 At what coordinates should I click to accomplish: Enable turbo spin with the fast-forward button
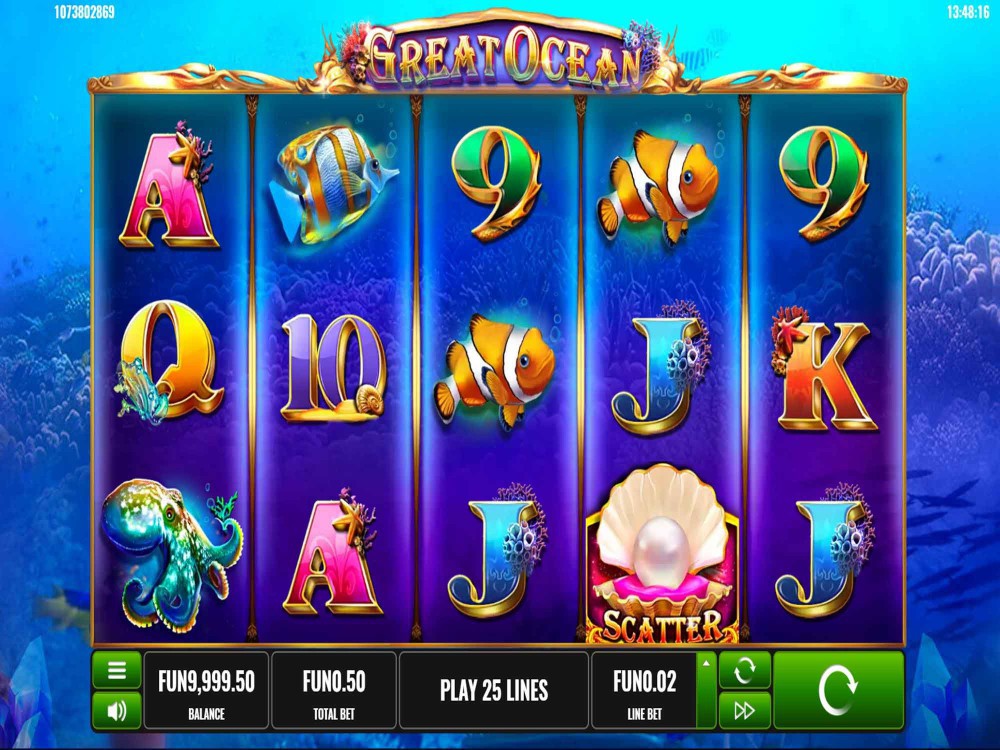(744, 711)
